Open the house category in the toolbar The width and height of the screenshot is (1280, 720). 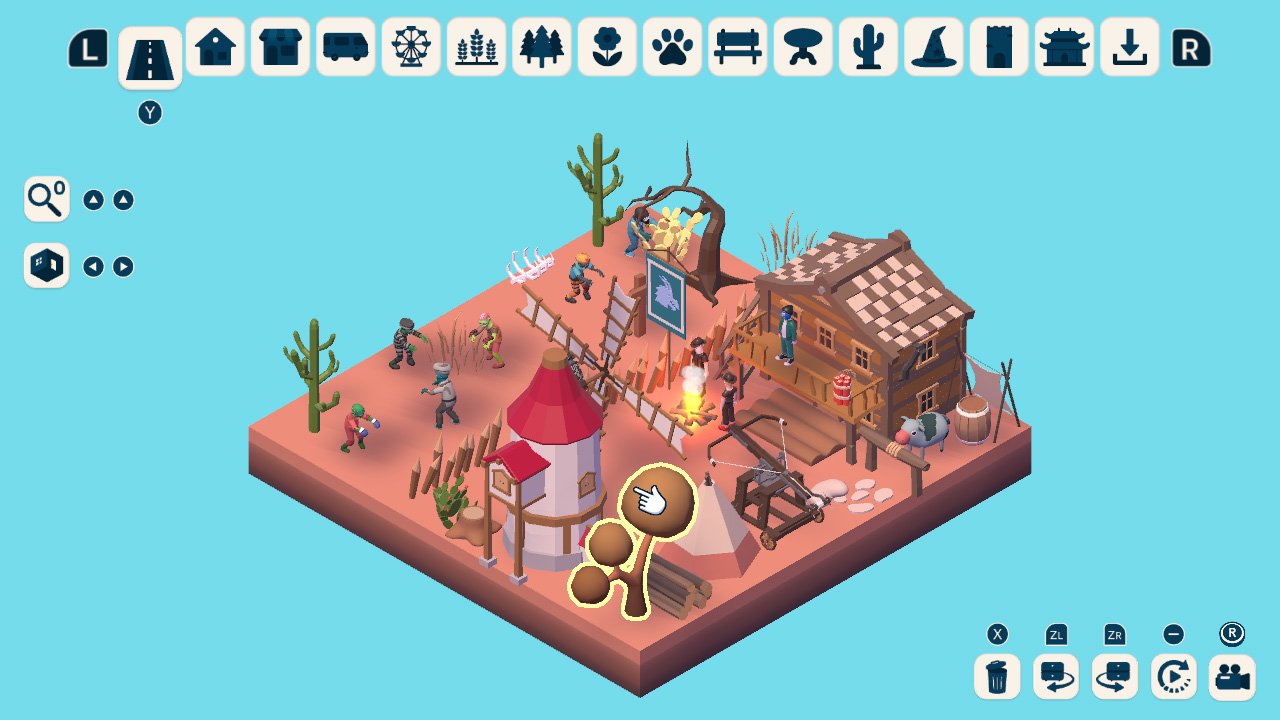click(214, 46)
